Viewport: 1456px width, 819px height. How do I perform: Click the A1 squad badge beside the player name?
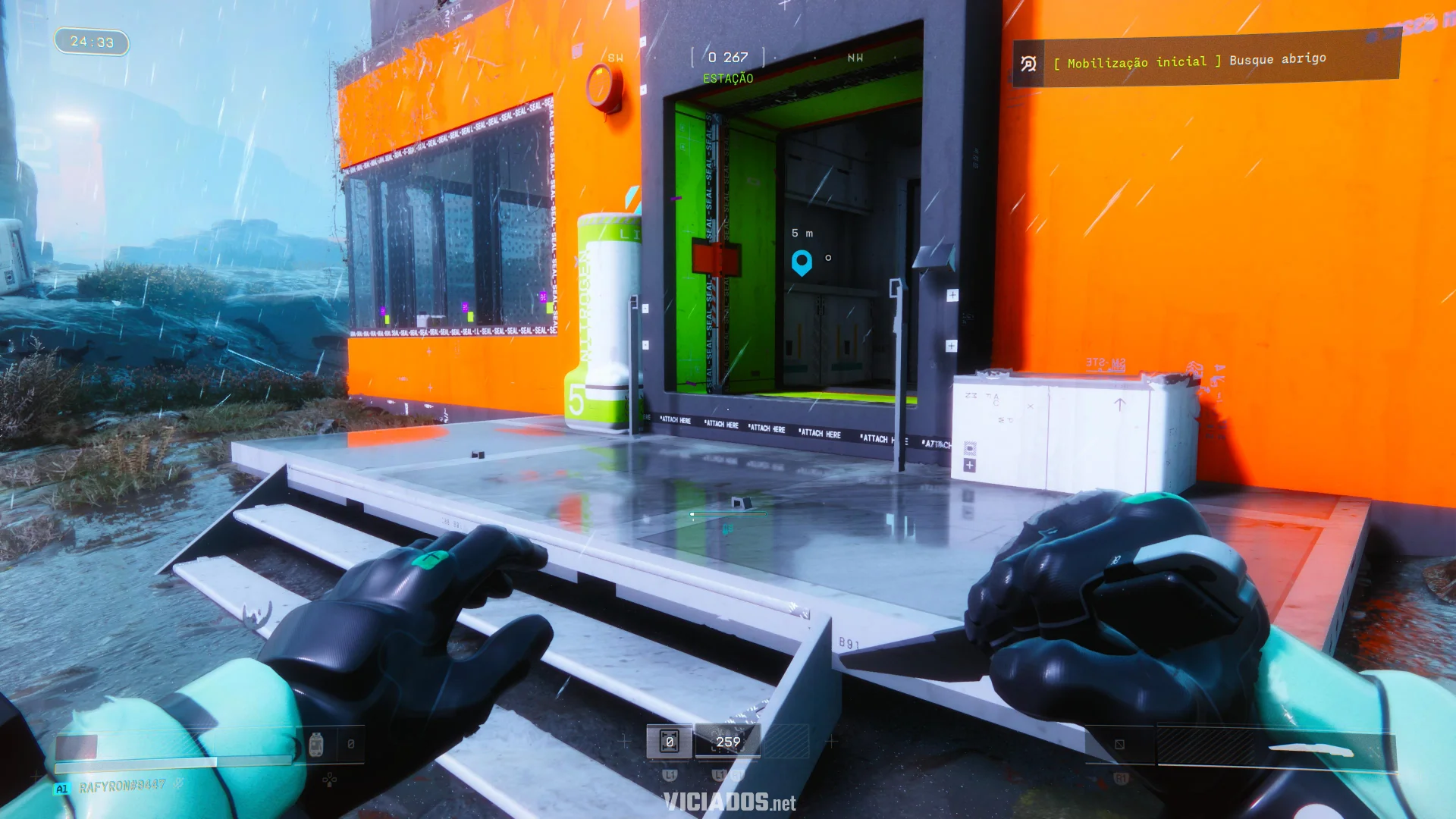tap(61, 787)
